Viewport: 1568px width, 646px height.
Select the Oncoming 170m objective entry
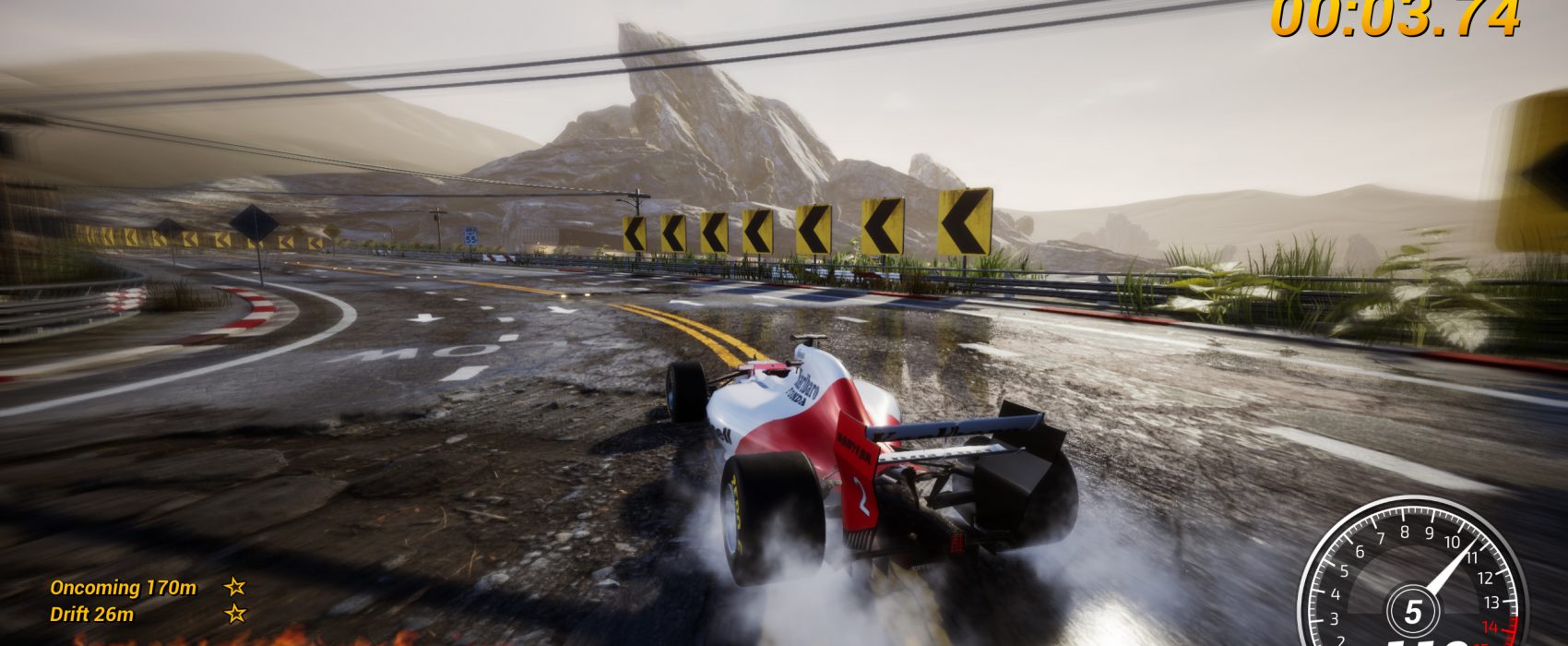(x=123, y=588)
